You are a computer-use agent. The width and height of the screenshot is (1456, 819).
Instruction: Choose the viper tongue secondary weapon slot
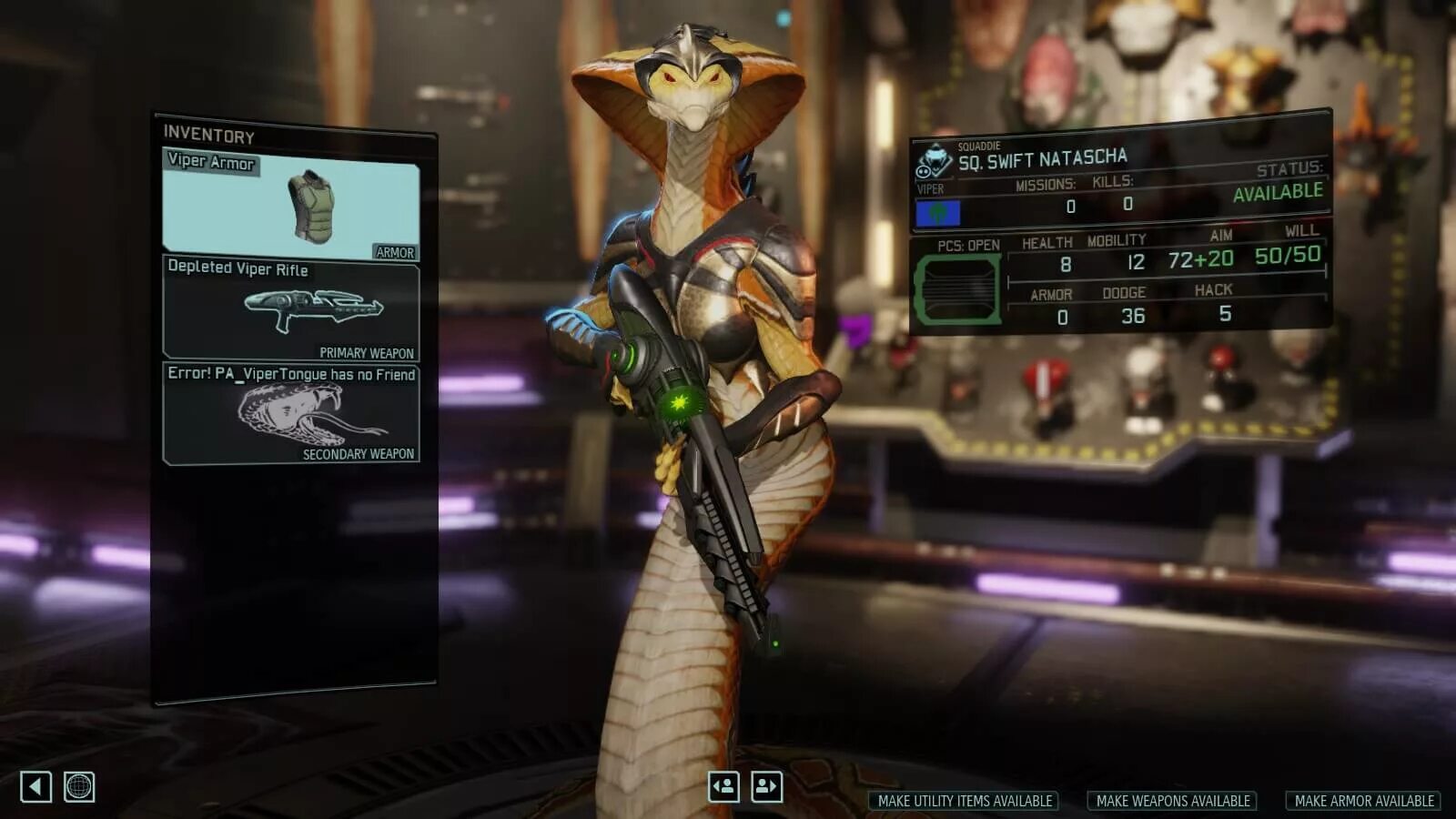[290, 413]
